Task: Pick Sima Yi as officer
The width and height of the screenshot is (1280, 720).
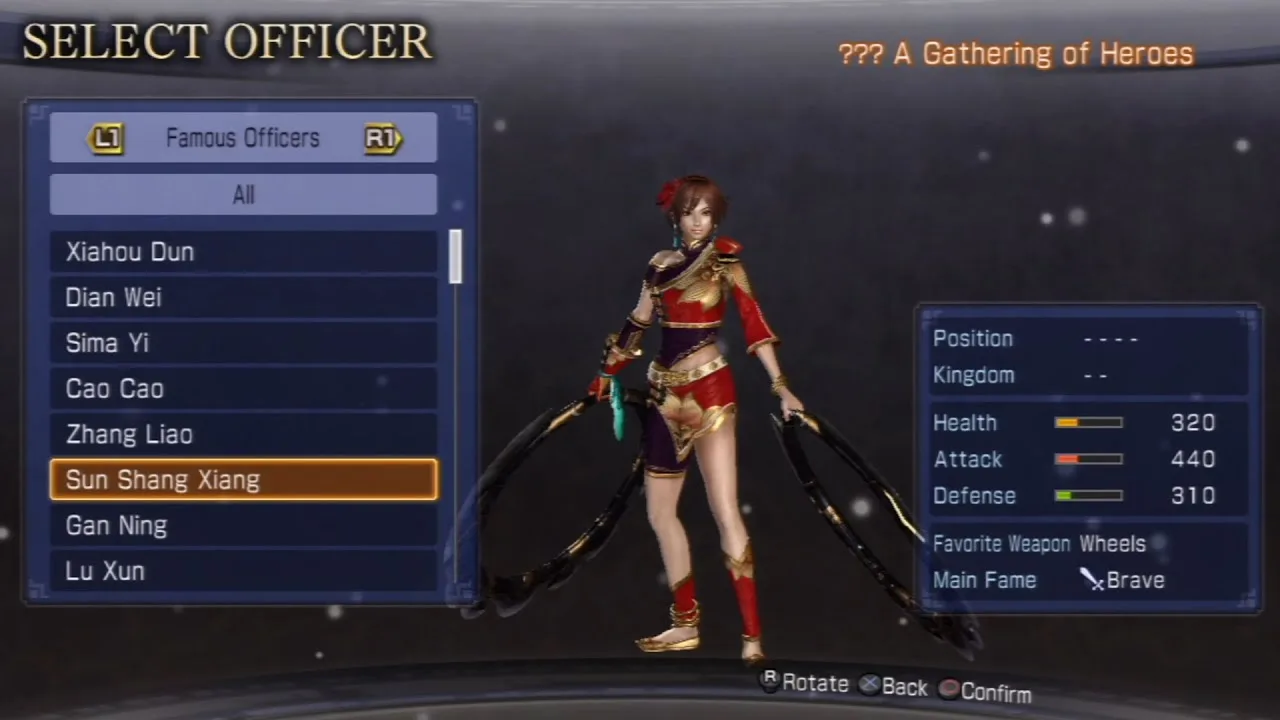Action: (243, 343)
